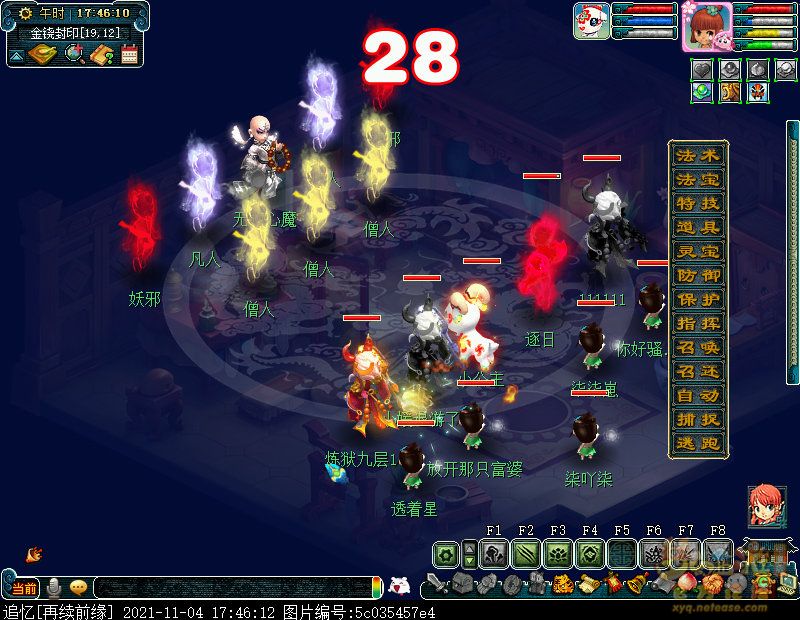Choose the 特技 special skill command
Image resolution: width=800 pixels, height=620 pixels.
coord(697,205)
